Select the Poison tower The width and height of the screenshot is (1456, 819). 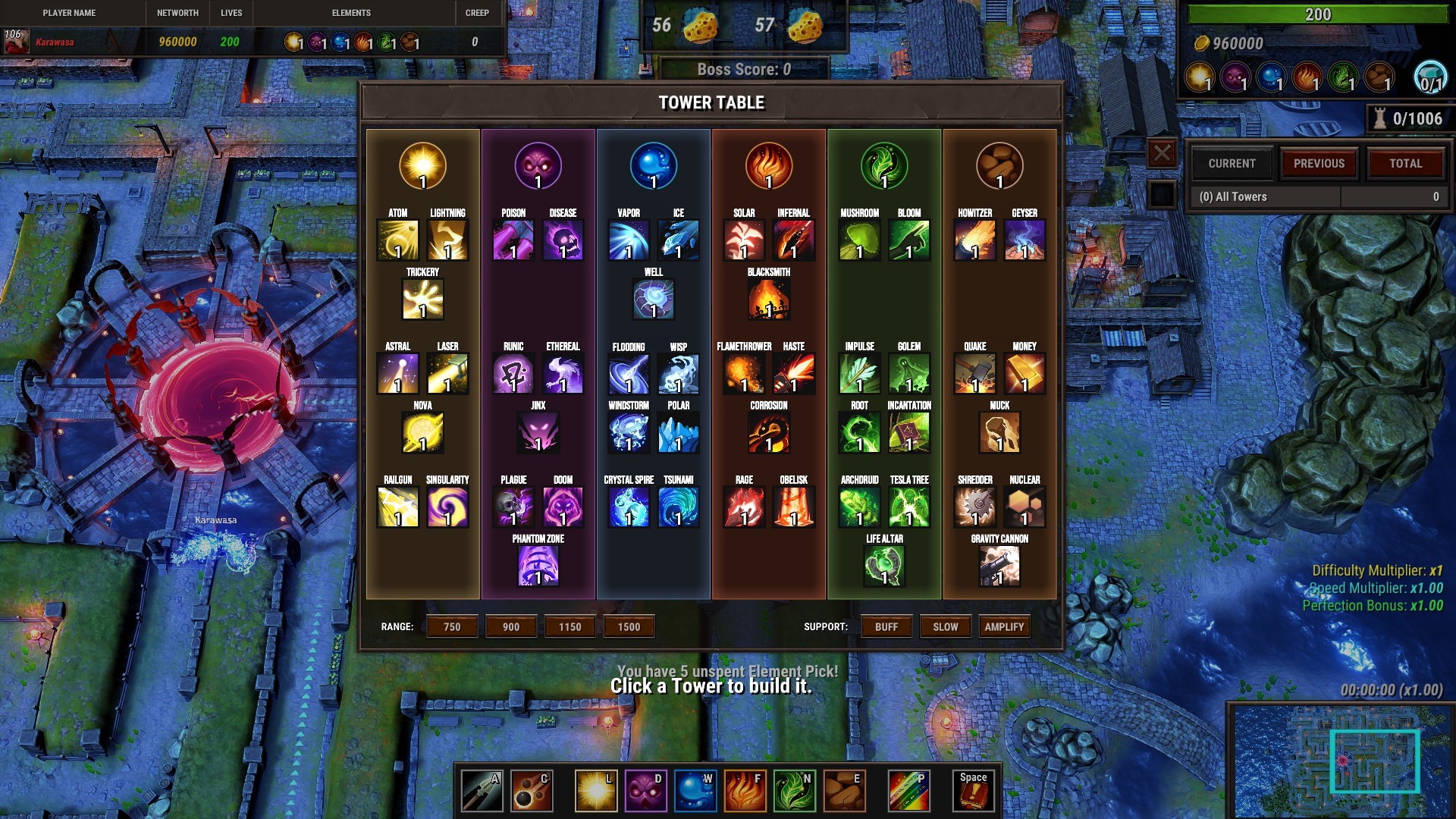coord(513,240)
